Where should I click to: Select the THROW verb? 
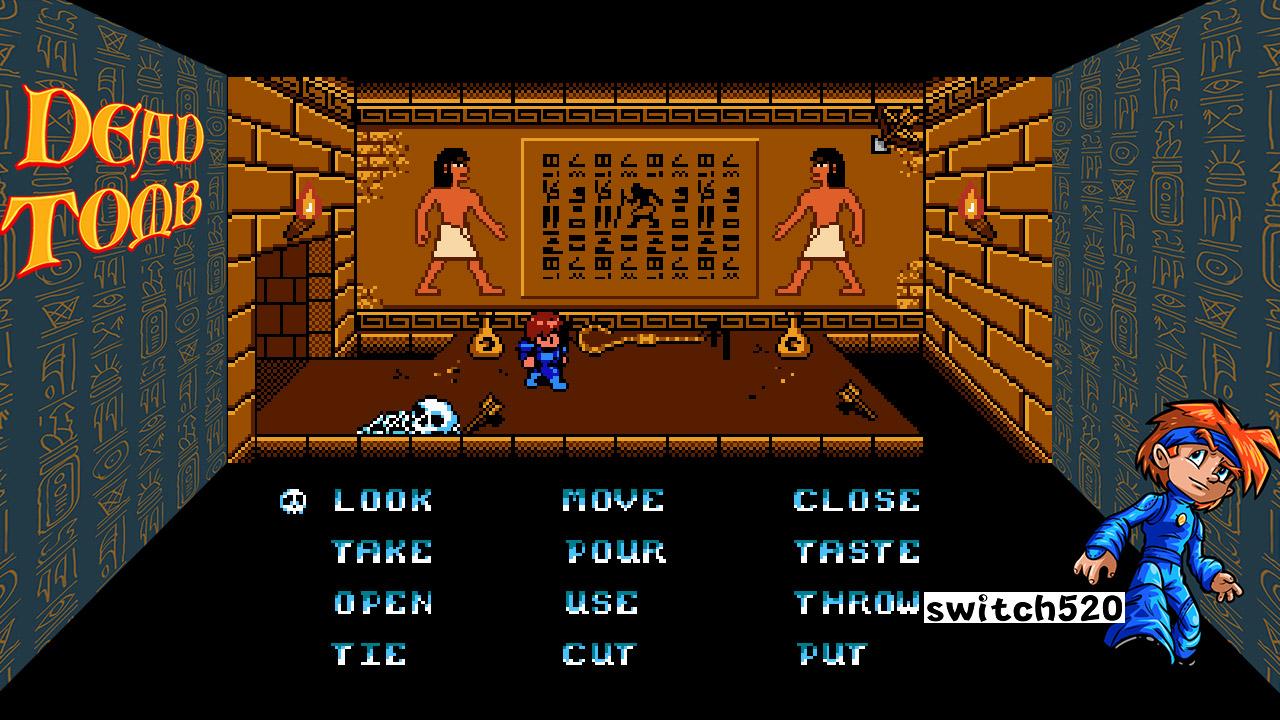tap(858, 602)
